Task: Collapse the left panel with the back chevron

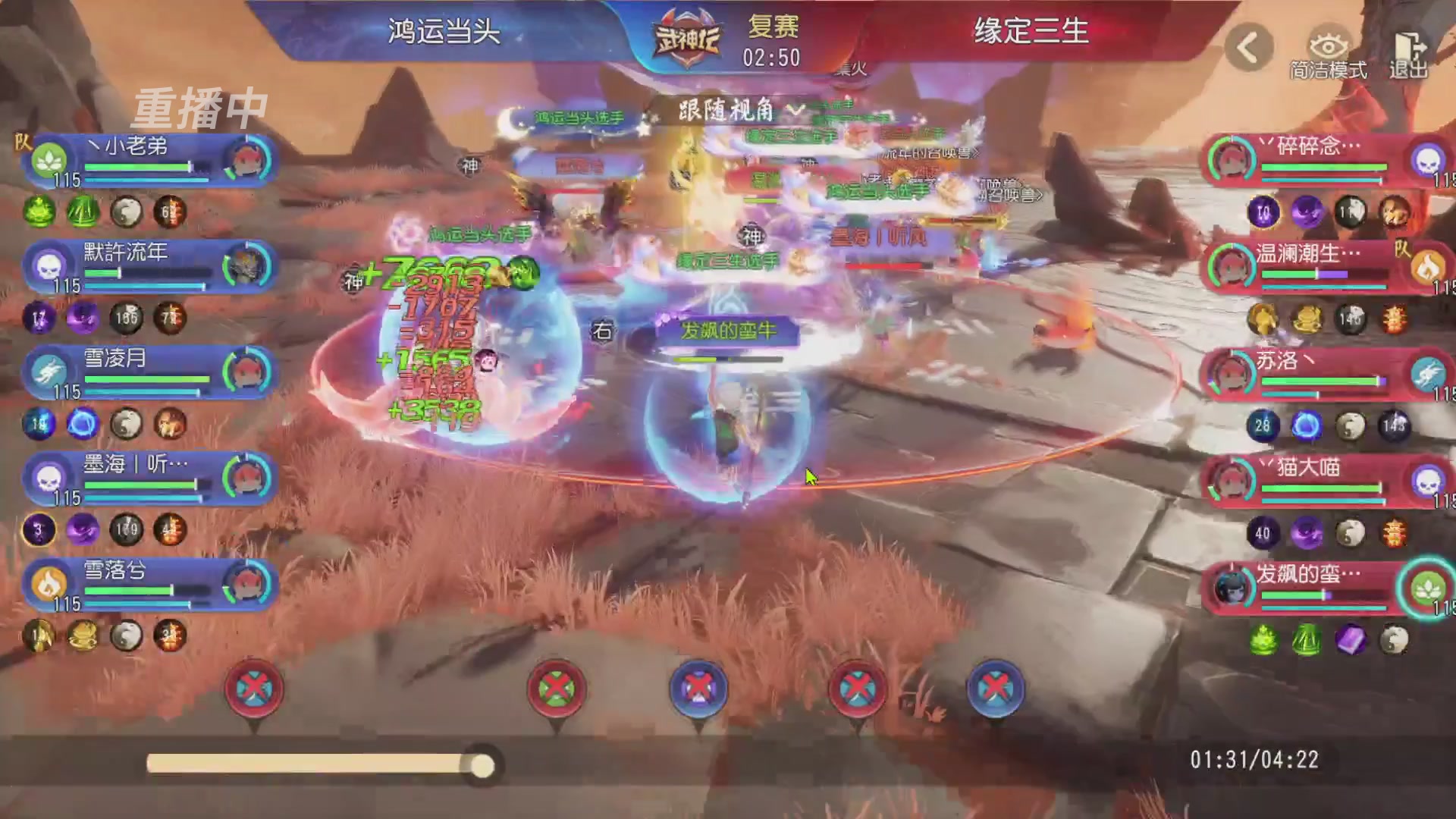Action: click(x=1247, y=47)
